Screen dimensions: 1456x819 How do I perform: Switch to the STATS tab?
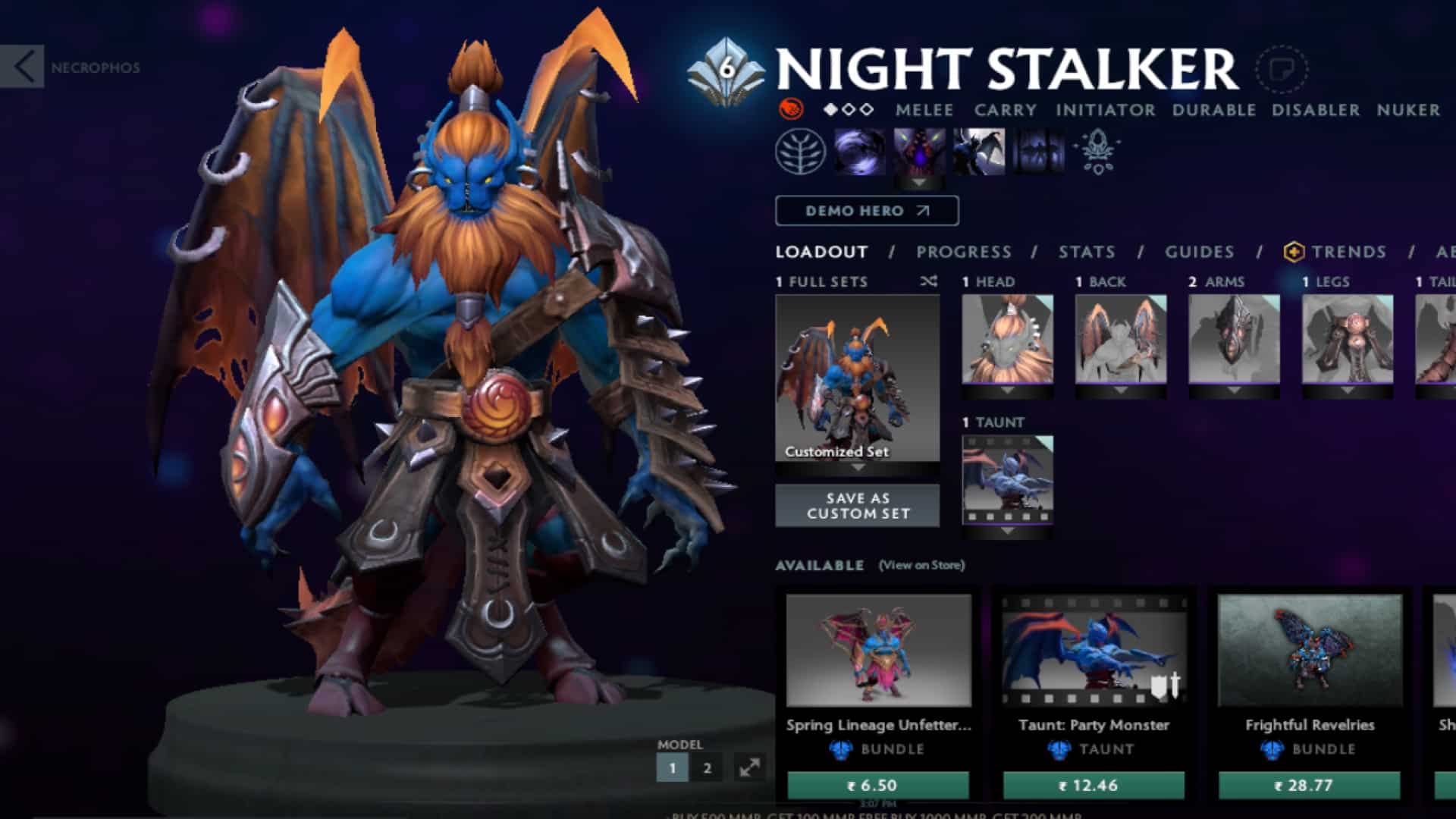(x=1086, y=253)
